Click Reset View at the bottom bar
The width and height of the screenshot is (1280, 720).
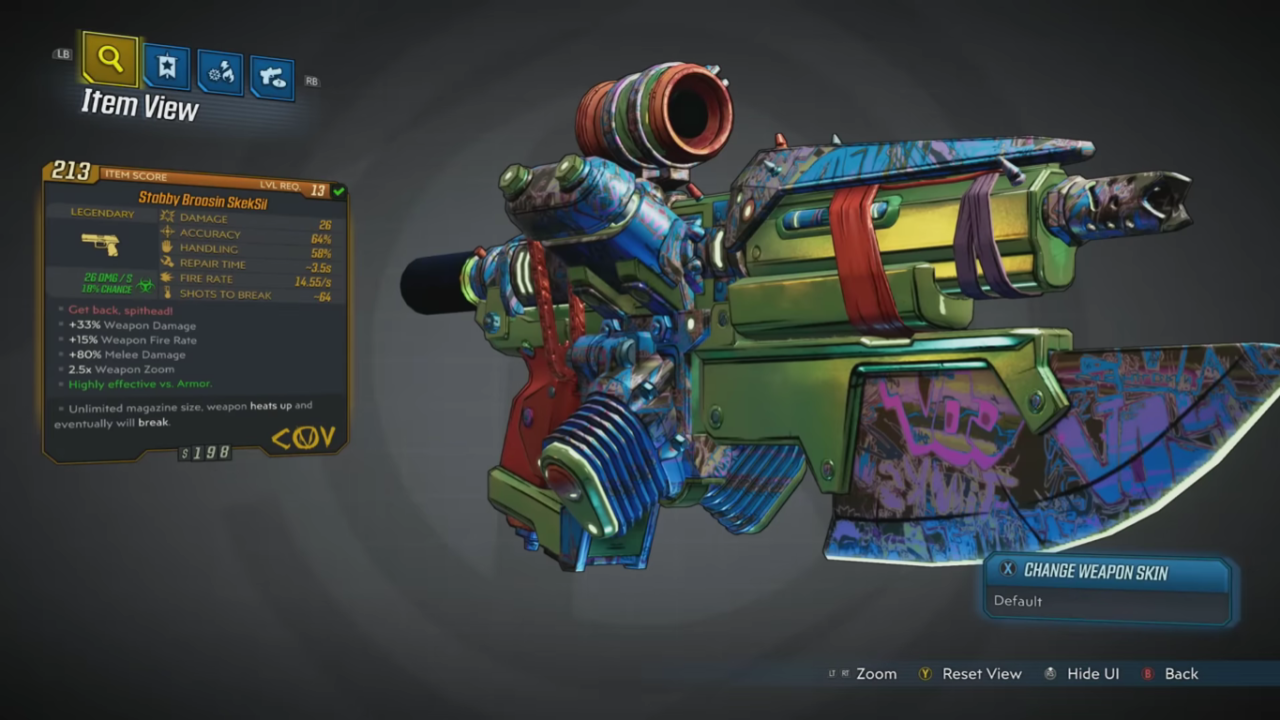(981, 674)
